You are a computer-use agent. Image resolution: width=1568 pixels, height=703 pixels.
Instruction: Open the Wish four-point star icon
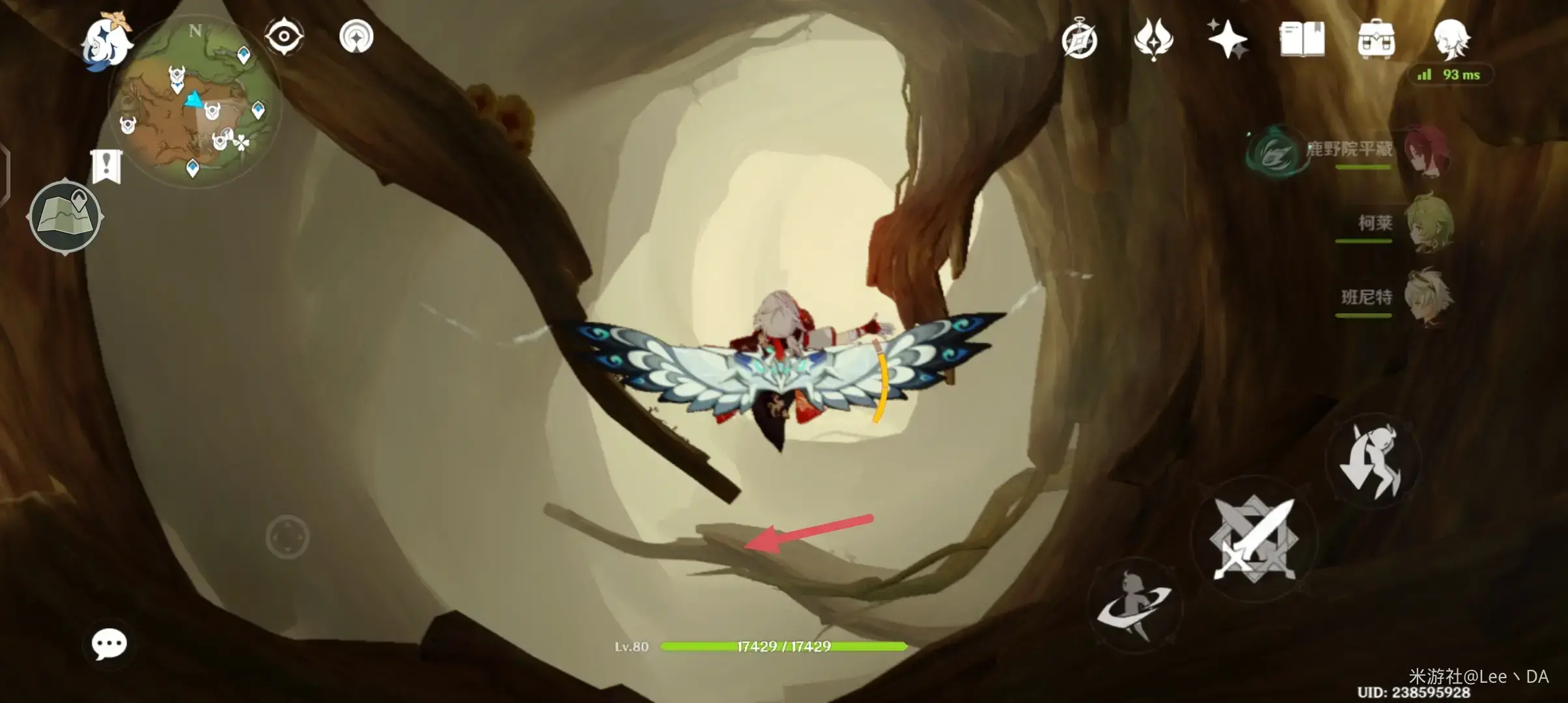pyautogui.click(x=1227, y=39)
